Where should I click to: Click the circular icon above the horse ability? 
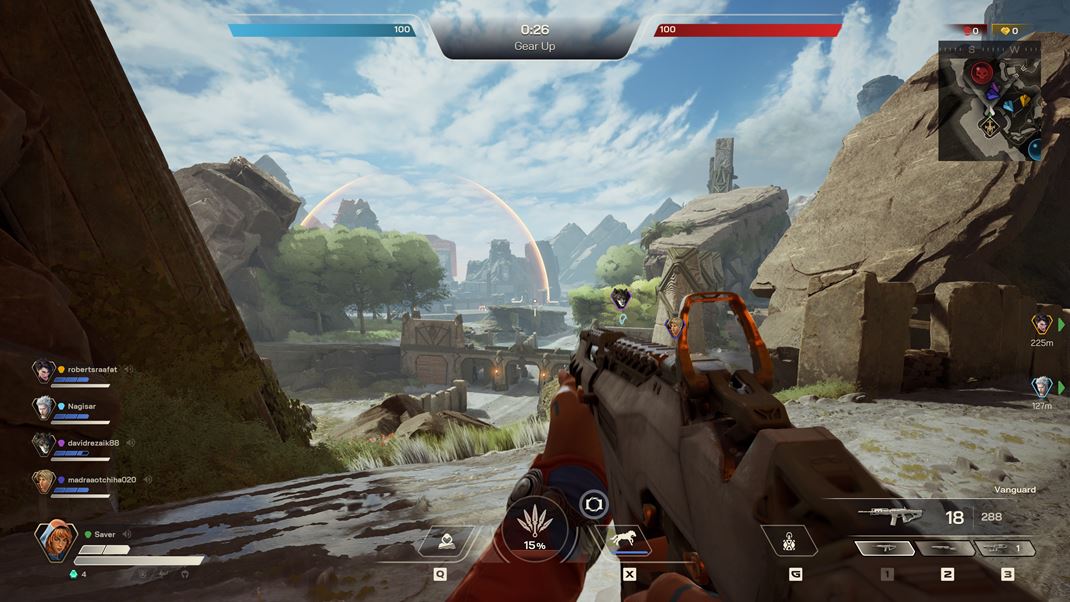(x=593, y=503)
